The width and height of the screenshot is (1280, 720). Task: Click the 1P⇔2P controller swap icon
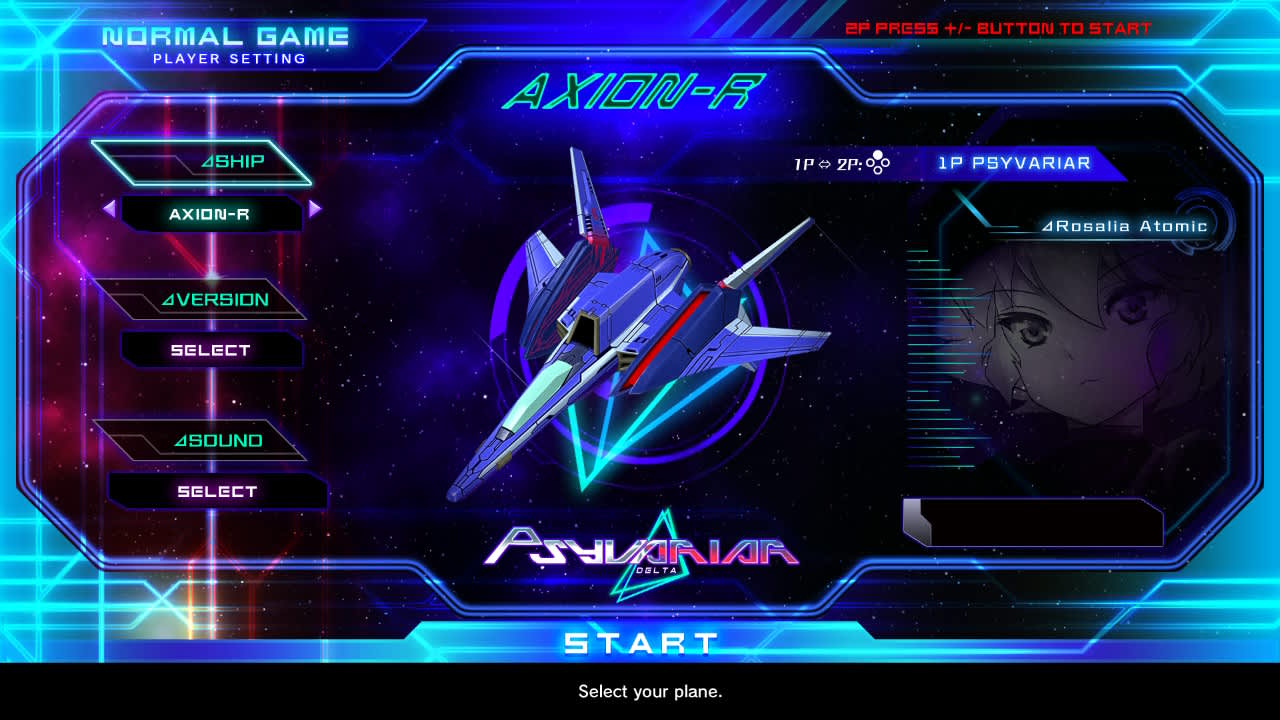point(877,162)
